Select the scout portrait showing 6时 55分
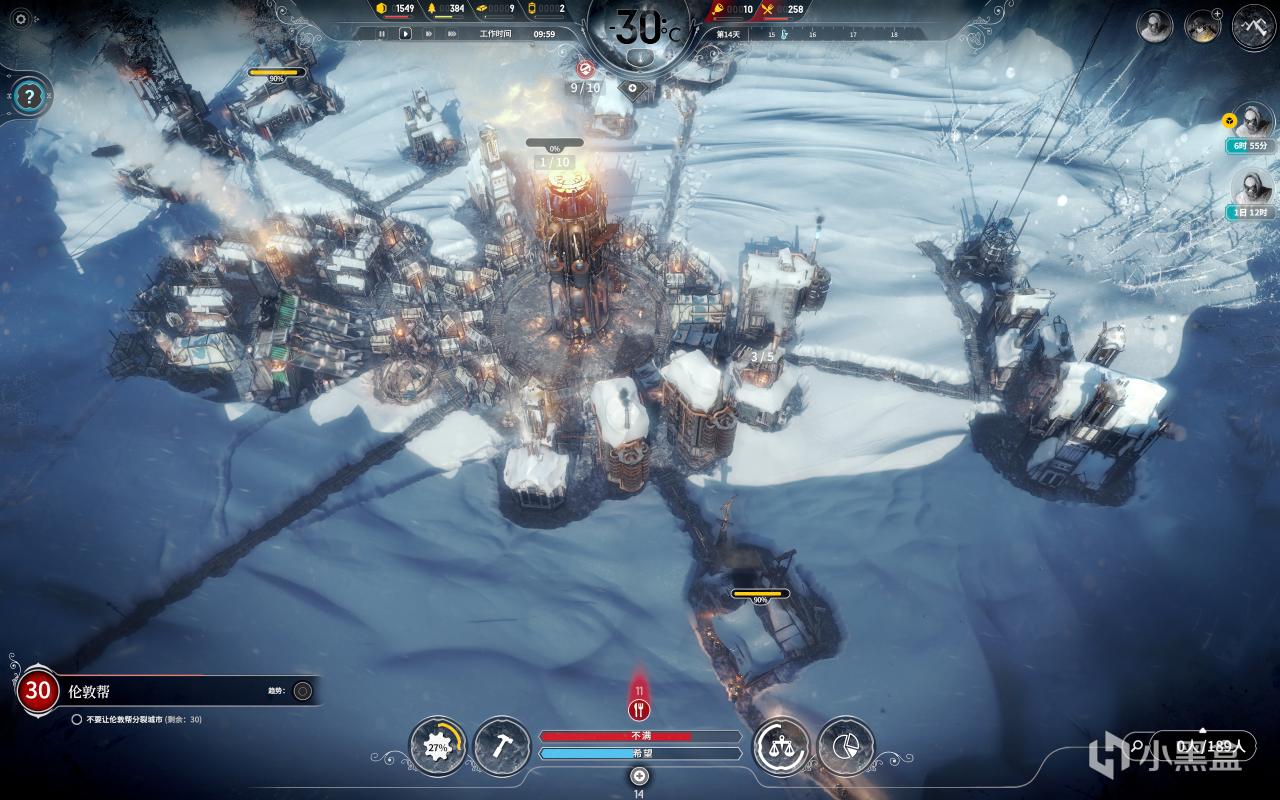1280x800 pixels. (1250, 122)
